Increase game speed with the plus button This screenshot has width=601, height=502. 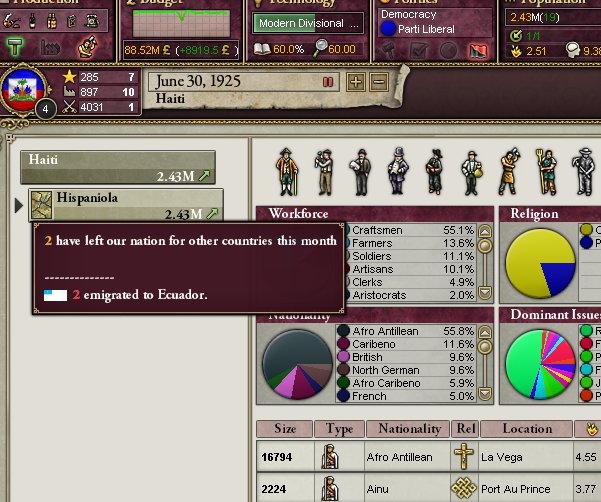coord(355,82)
